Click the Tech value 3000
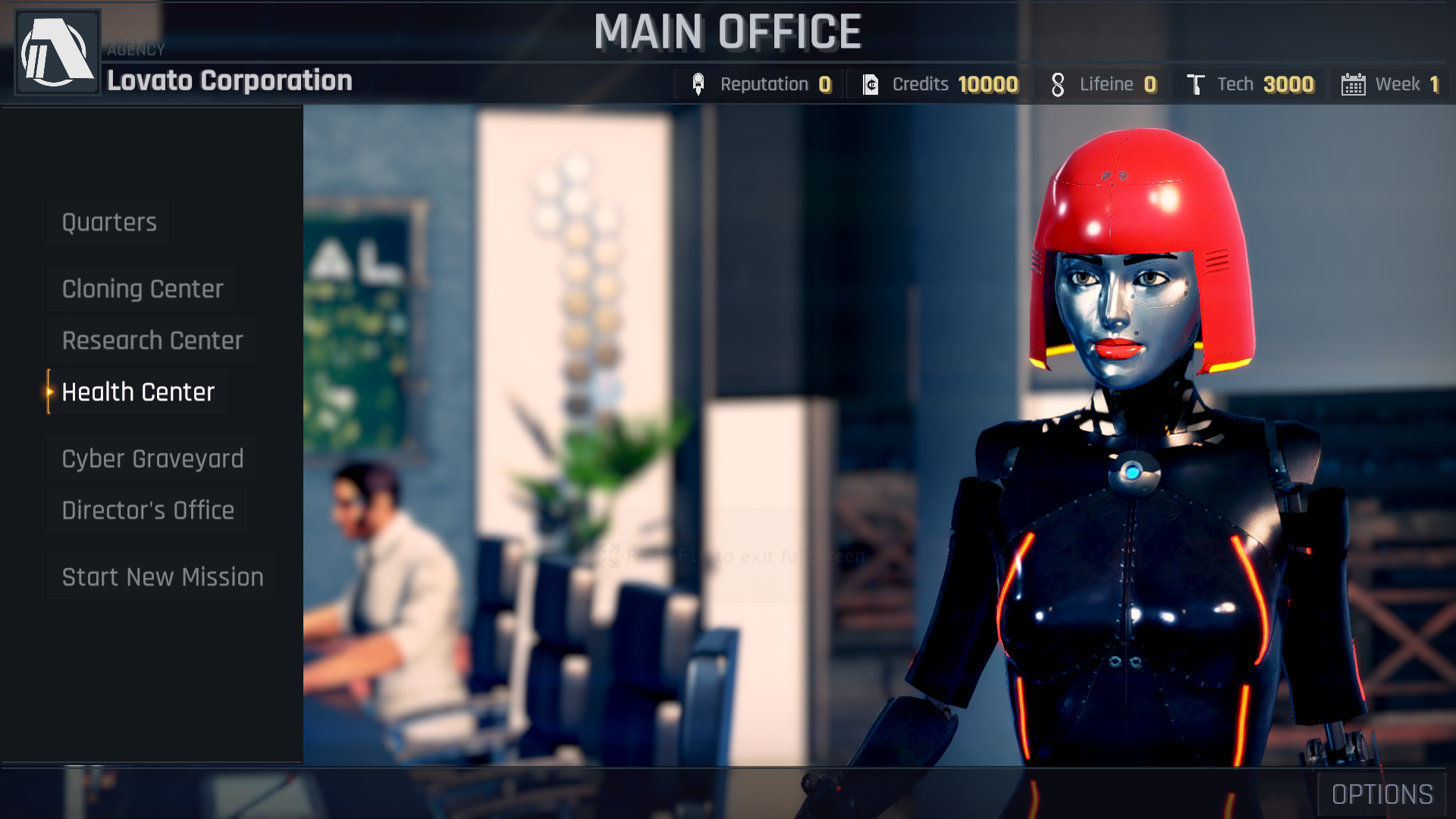 1288,84
